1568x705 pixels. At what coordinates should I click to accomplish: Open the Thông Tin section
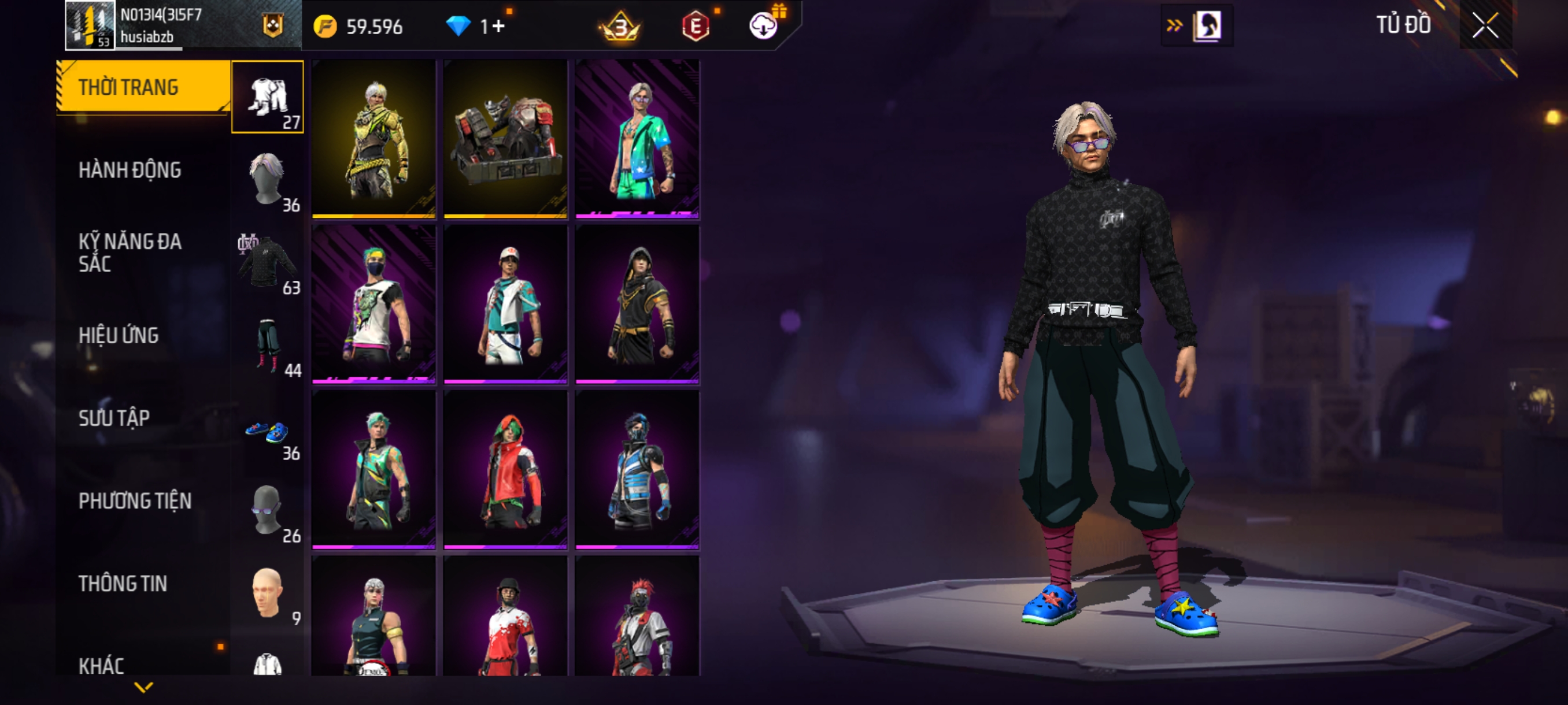pos(123,583)
